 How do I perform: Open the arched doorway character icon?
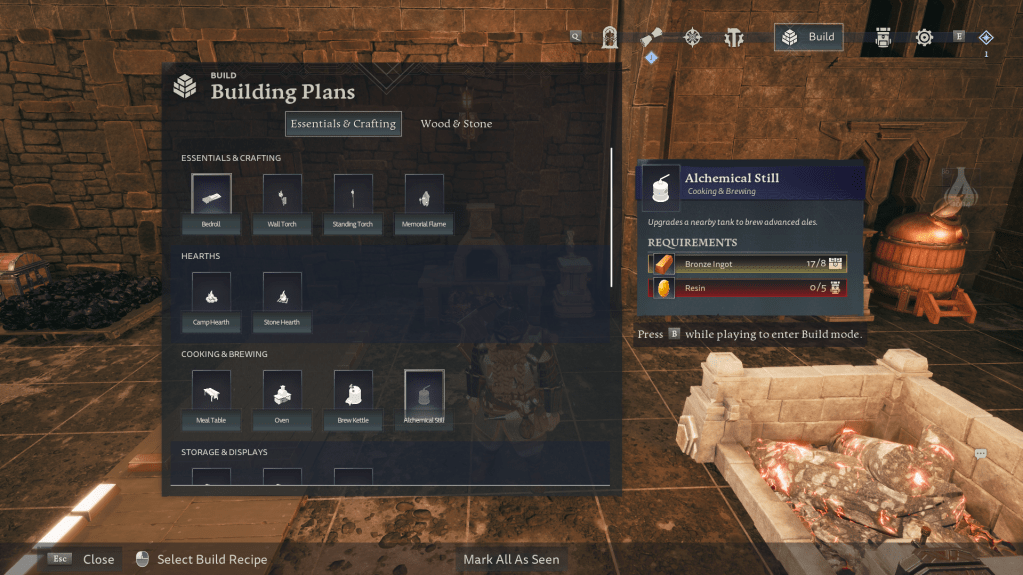610,38
